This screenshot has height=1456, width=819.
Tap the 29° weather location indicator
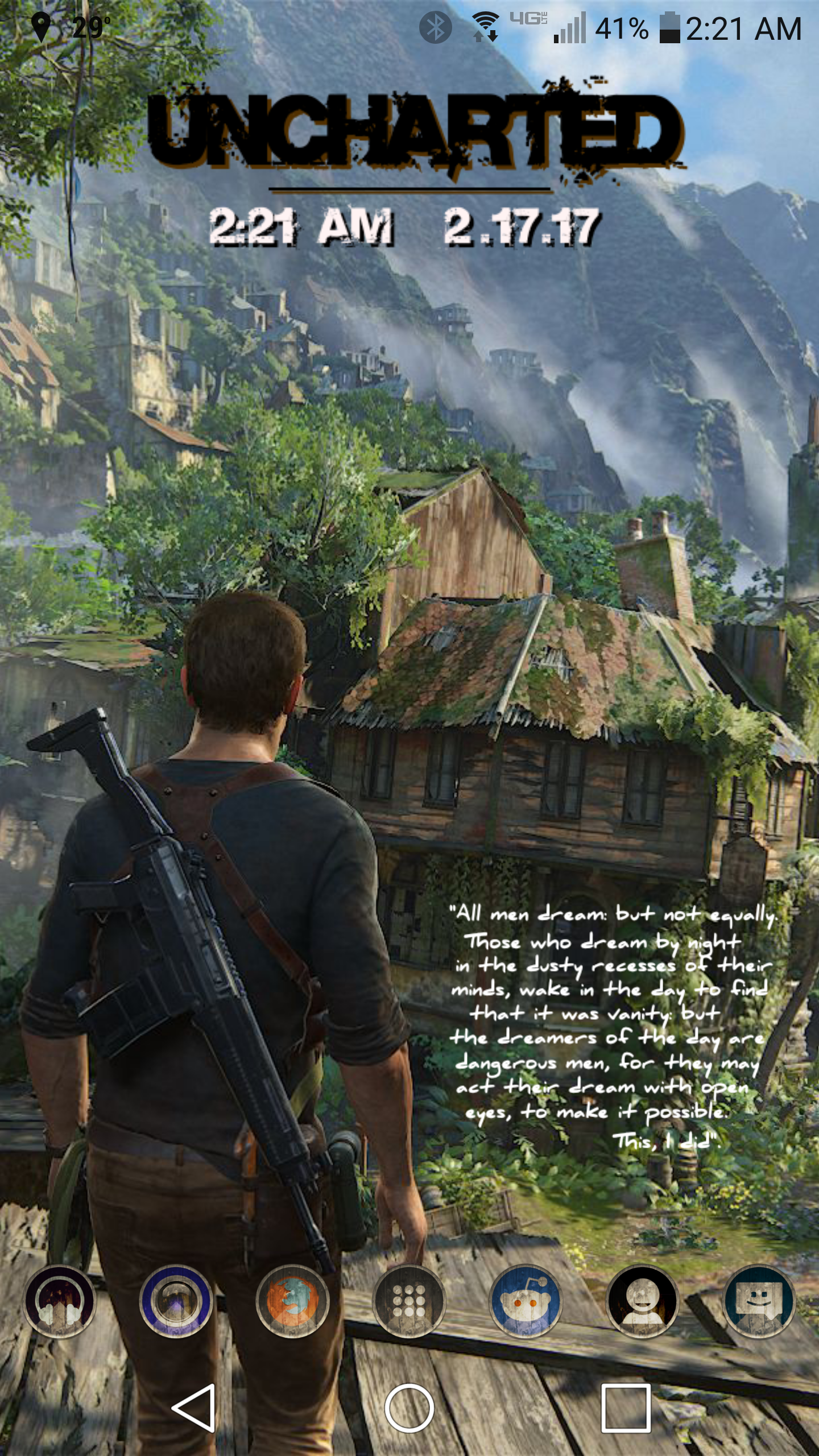(71, 27)
